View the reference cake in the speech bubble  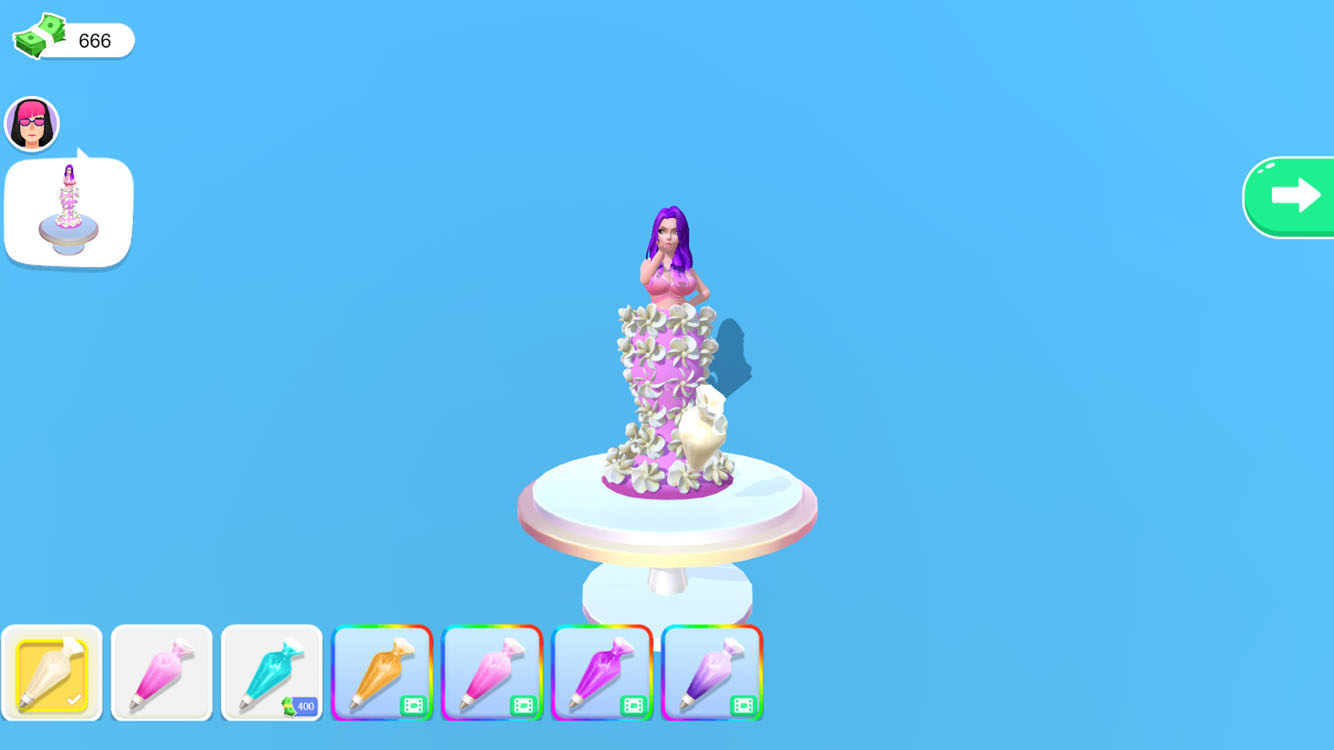[68, 210]
